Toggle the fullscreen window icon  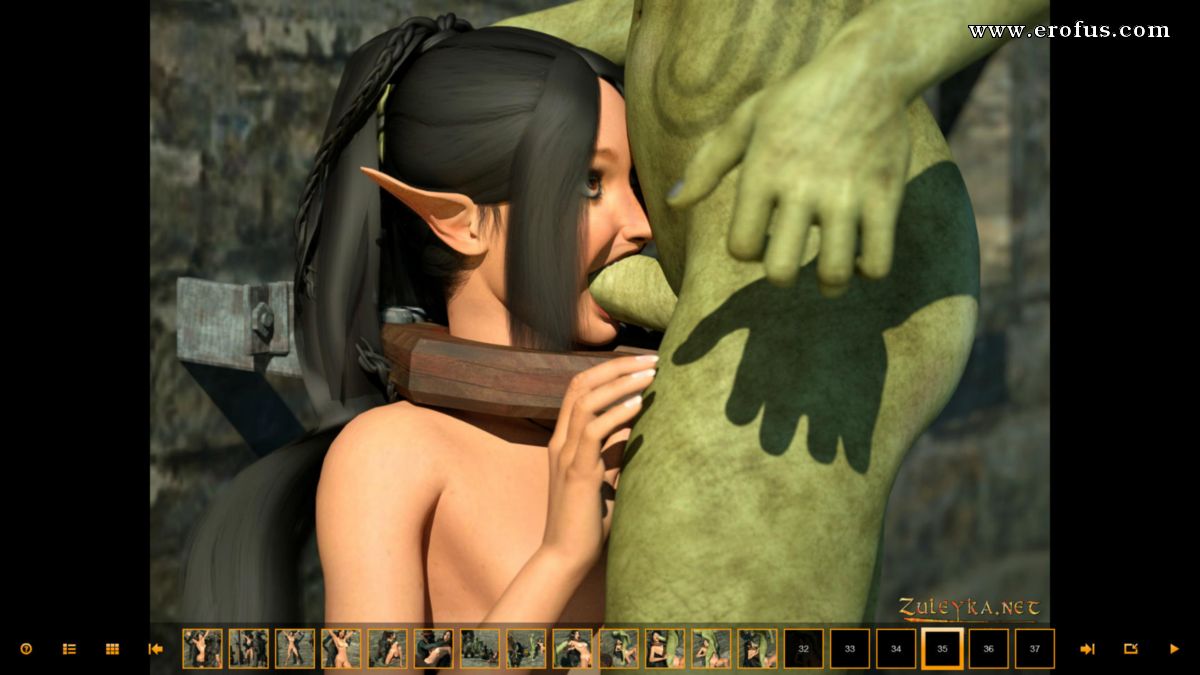pyautogui.click(x=1131, y=649)
